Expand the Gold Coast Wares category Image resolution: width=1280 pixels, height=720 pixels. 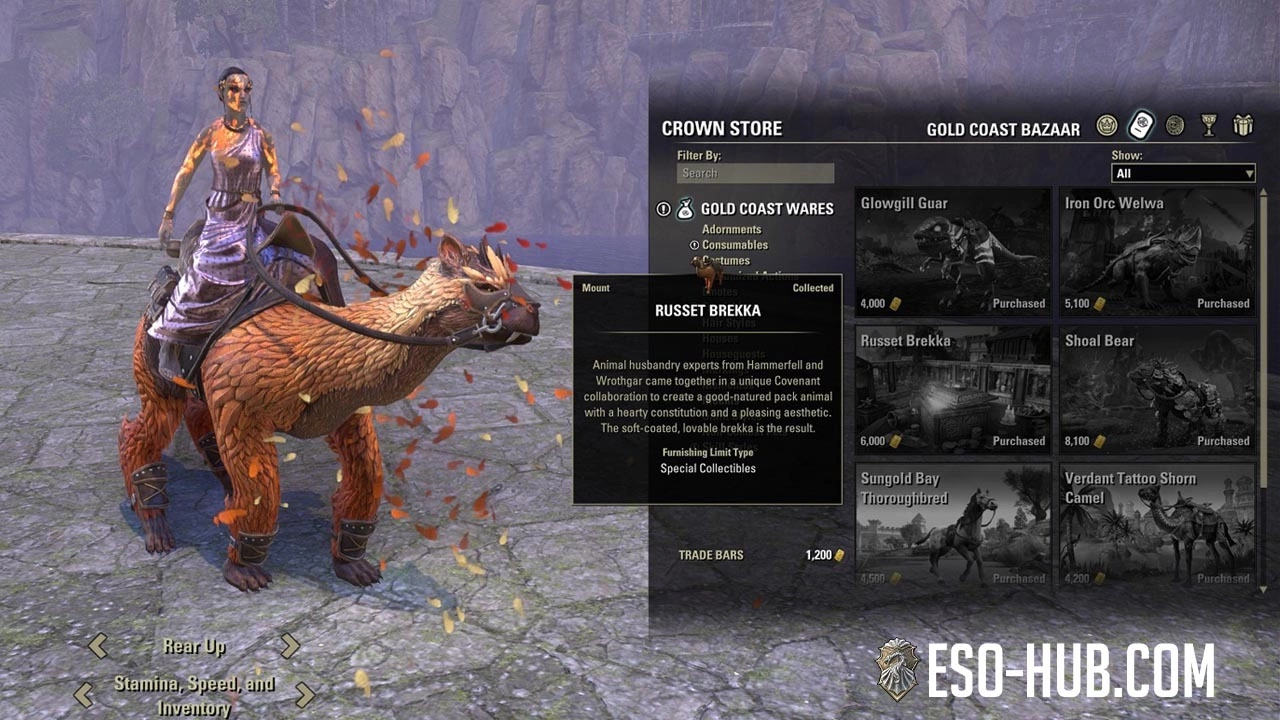766,209
